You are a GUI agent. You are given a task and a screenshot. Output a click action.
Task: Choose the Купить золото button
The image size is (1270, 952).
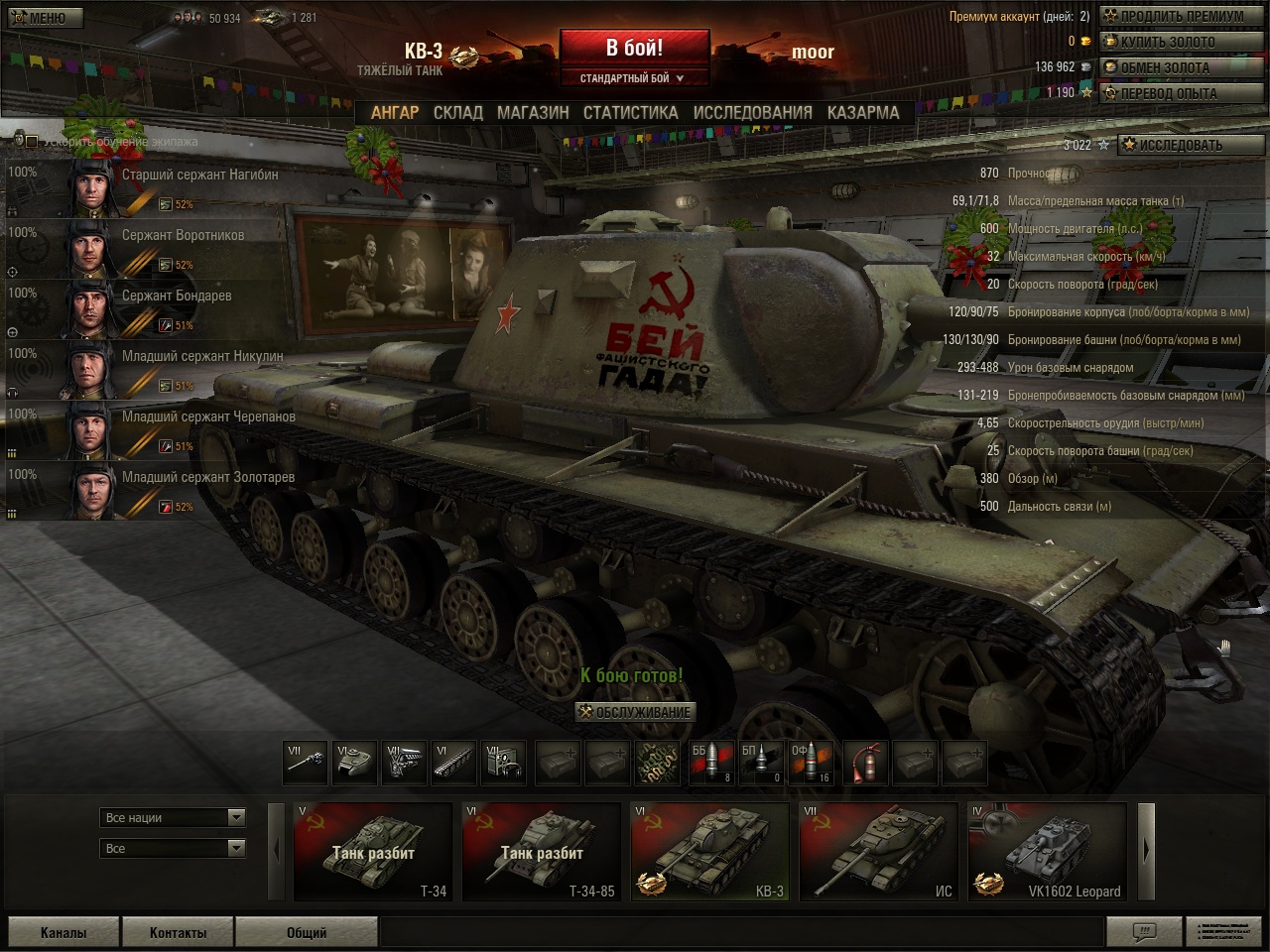tap(1181, 42)
